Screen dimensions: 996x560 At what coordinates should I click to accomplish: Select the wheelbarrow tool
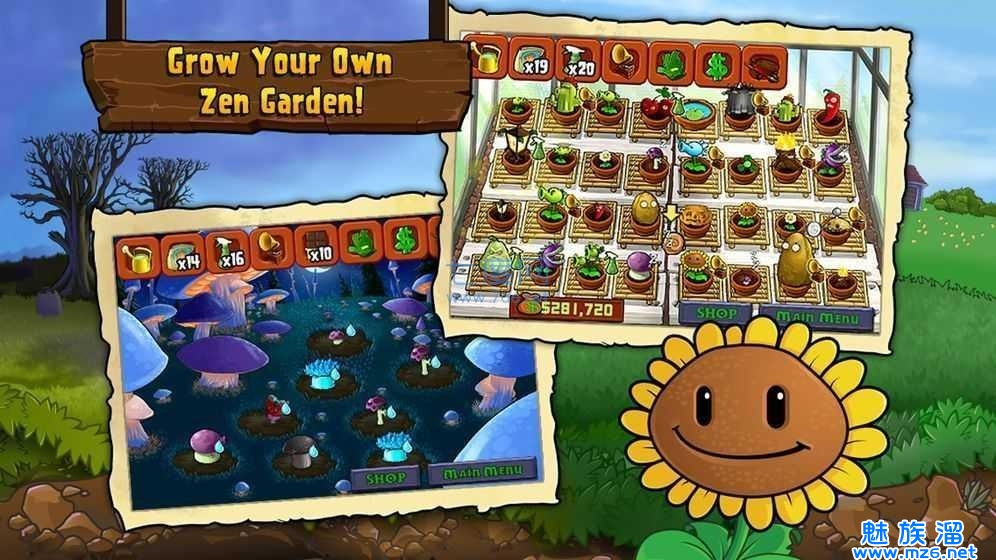click(763, 68)
